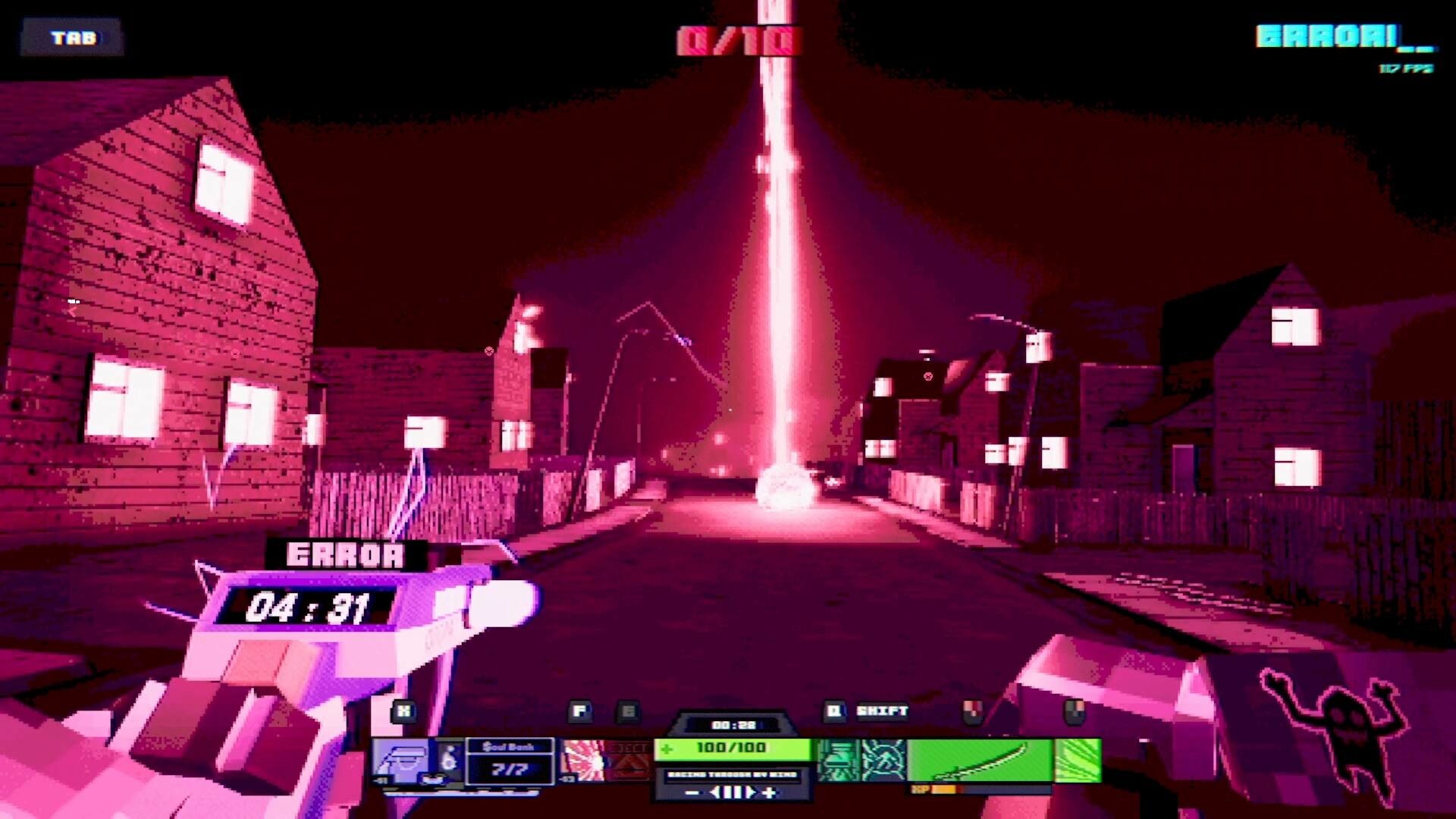Open the TAB menu

[x=74, y=38]
